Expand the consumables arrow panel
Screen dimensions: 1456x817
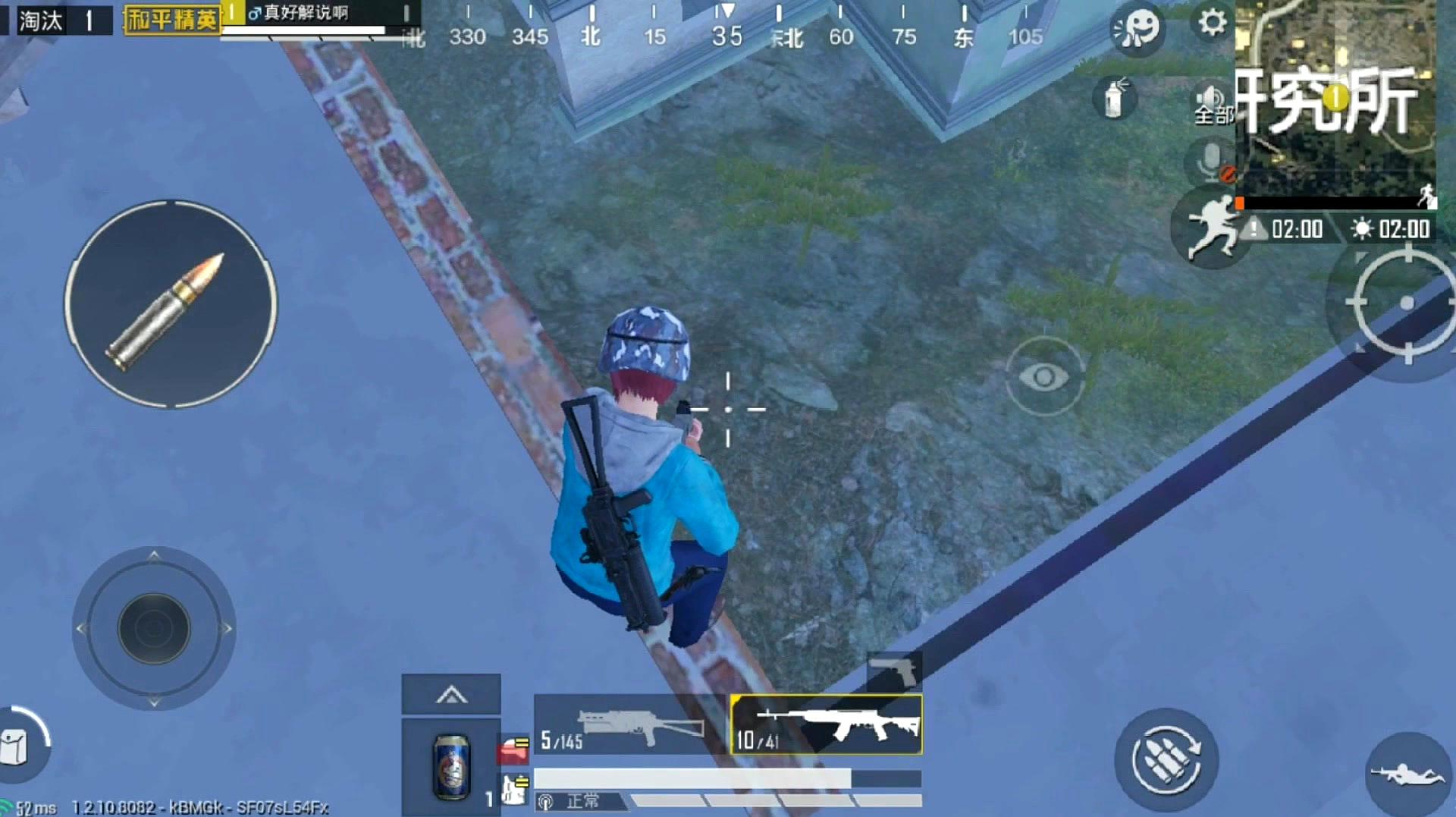pos(451,694)
